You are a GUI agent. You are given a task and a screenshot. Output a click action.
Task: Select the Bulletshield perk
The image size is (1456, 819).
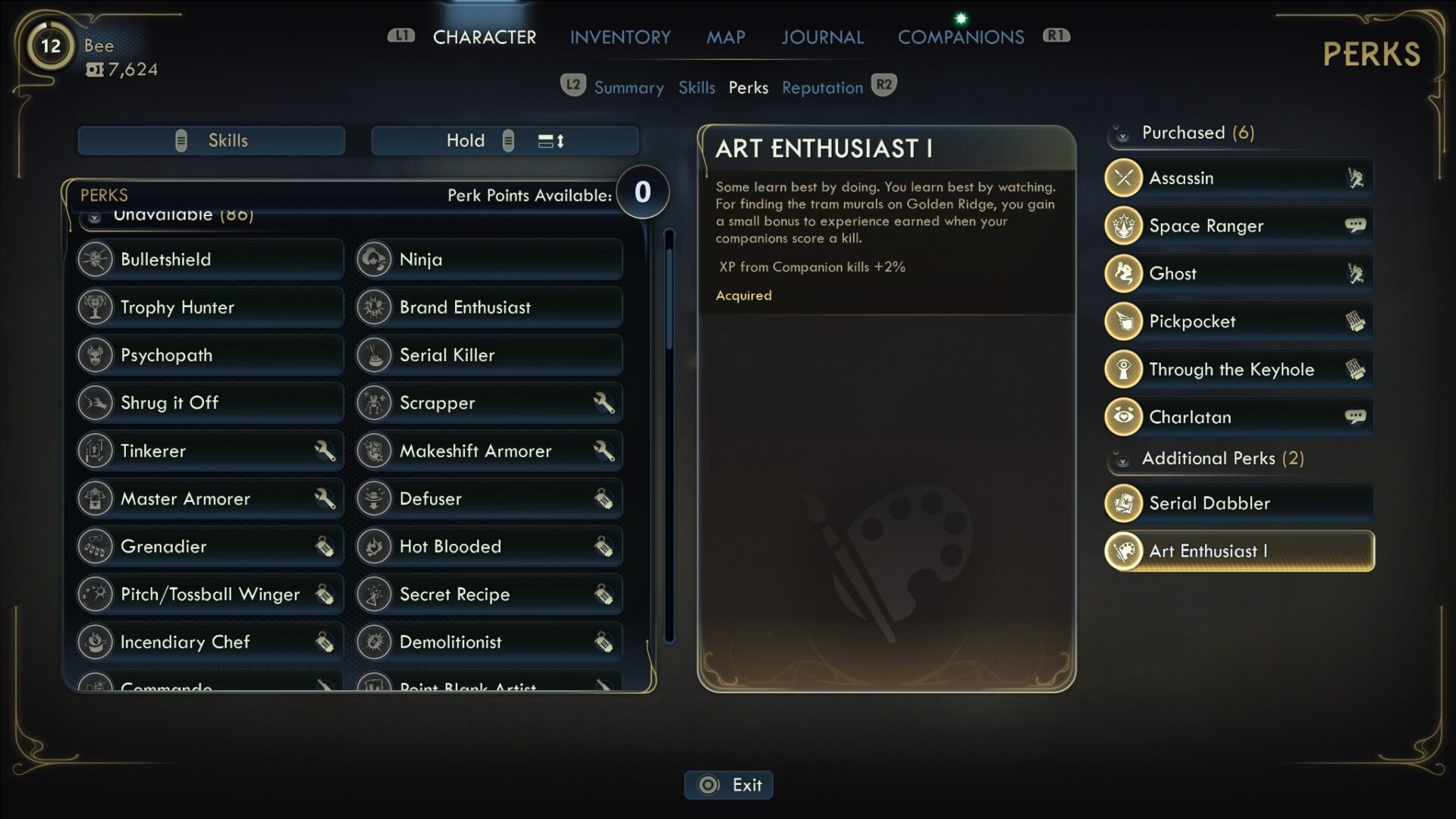[x=209, y=259]
